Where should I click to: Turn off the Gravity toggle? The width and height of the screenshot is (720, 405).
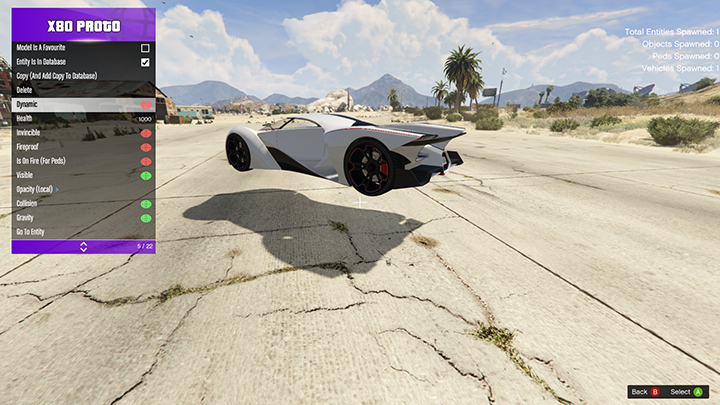coord(146,218)
